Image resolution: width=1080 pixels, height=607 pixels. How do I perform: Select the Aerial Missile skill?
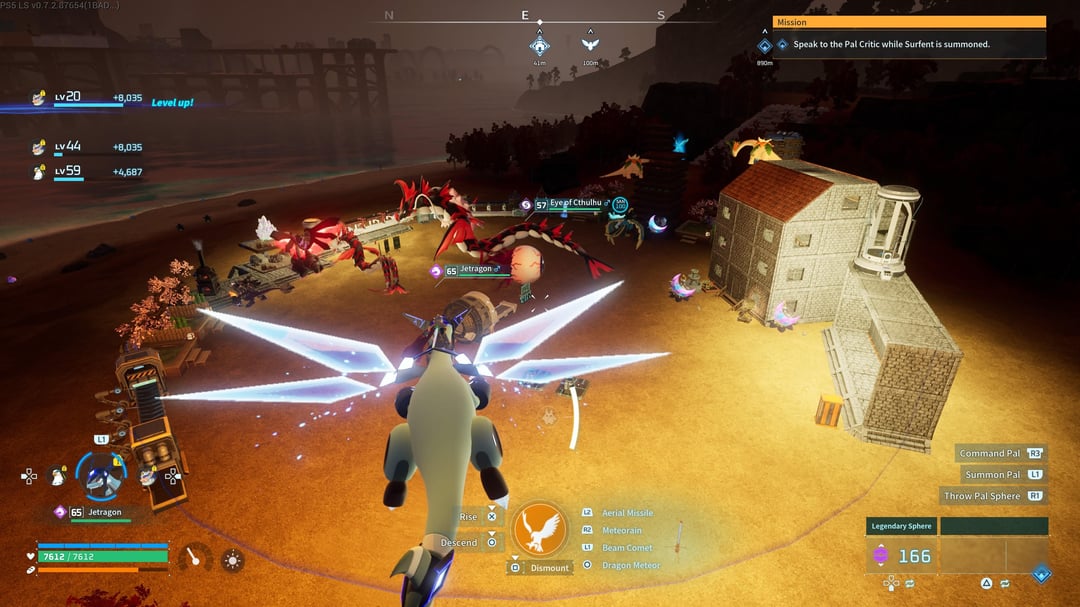coord(627,513)
